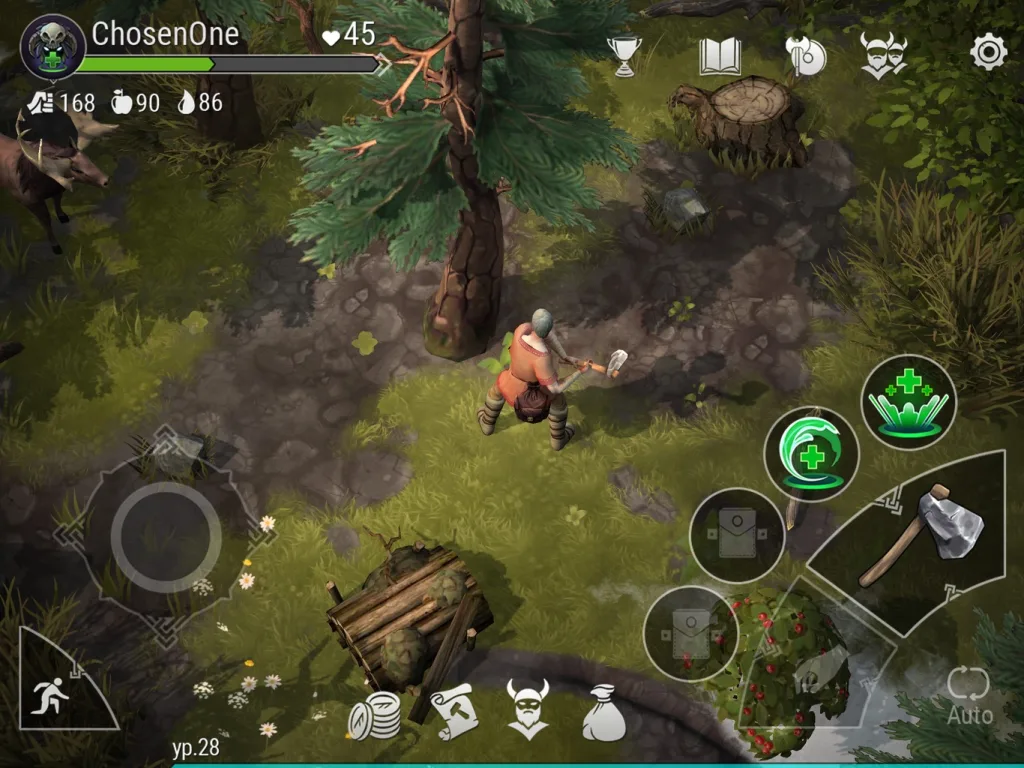This screenshot has width=1024, height=768.
Task: Open the bearded viking character icon
Action: 527,708
